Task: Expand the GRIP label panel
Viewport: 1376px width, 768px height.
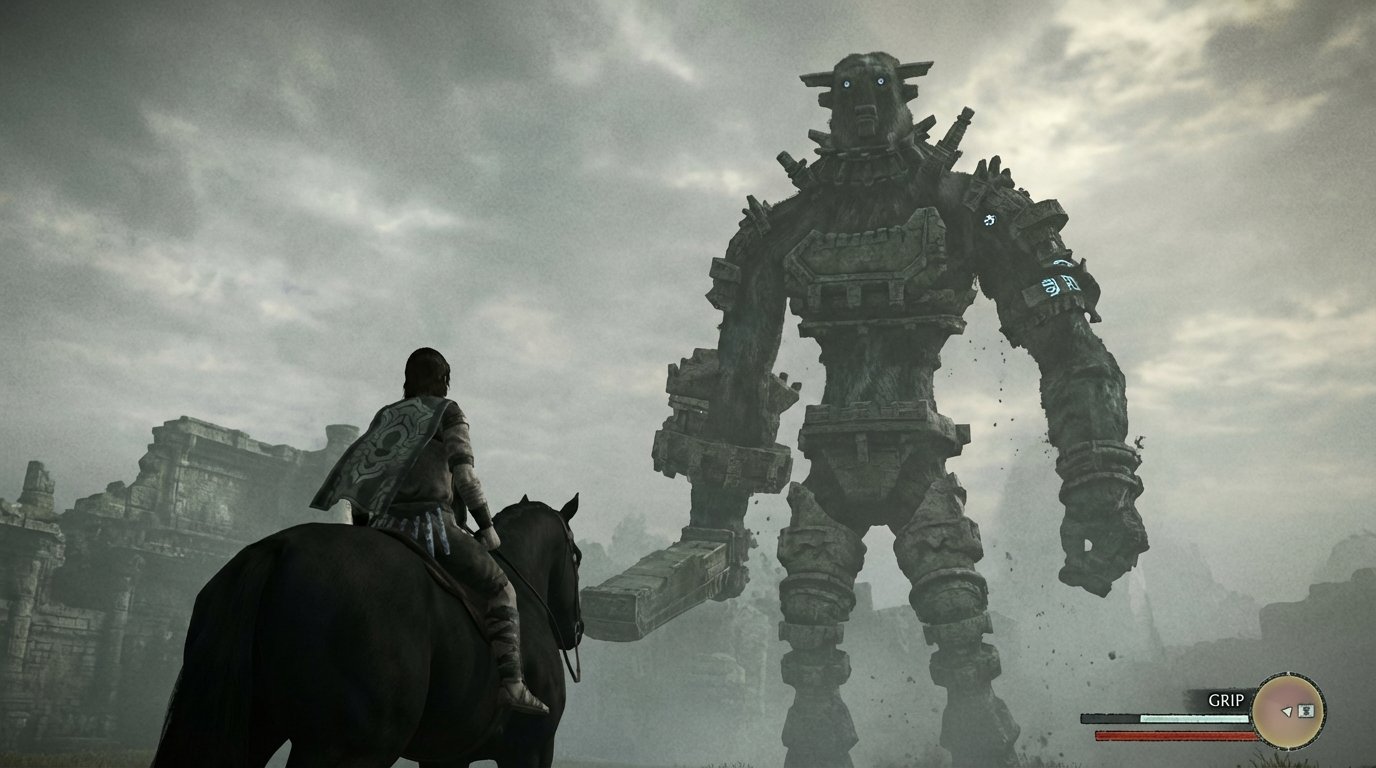Action: (x=1226, y=699)
